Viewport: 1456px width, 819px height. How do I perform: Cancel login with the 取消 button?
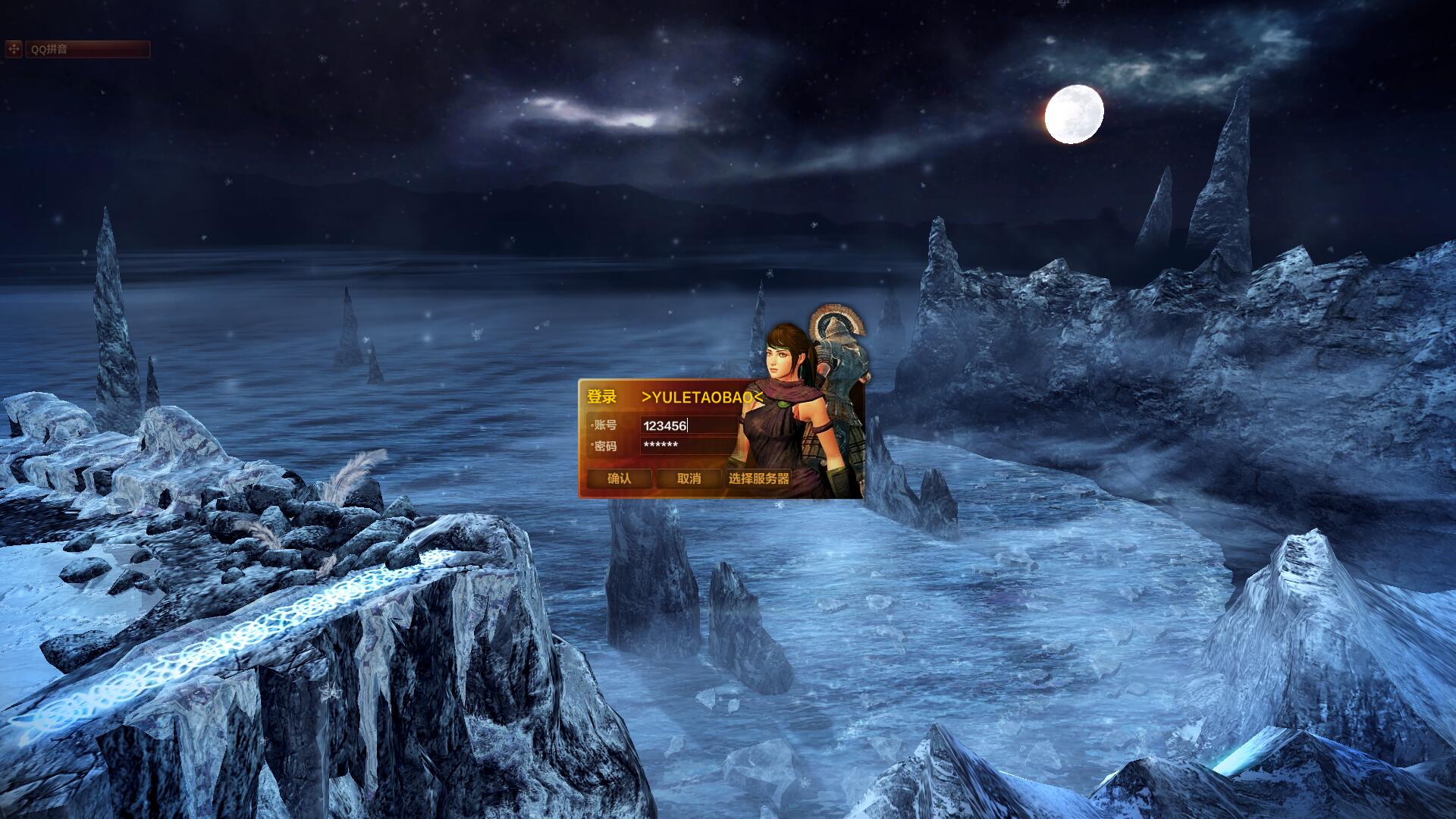[x=689, y=479]
